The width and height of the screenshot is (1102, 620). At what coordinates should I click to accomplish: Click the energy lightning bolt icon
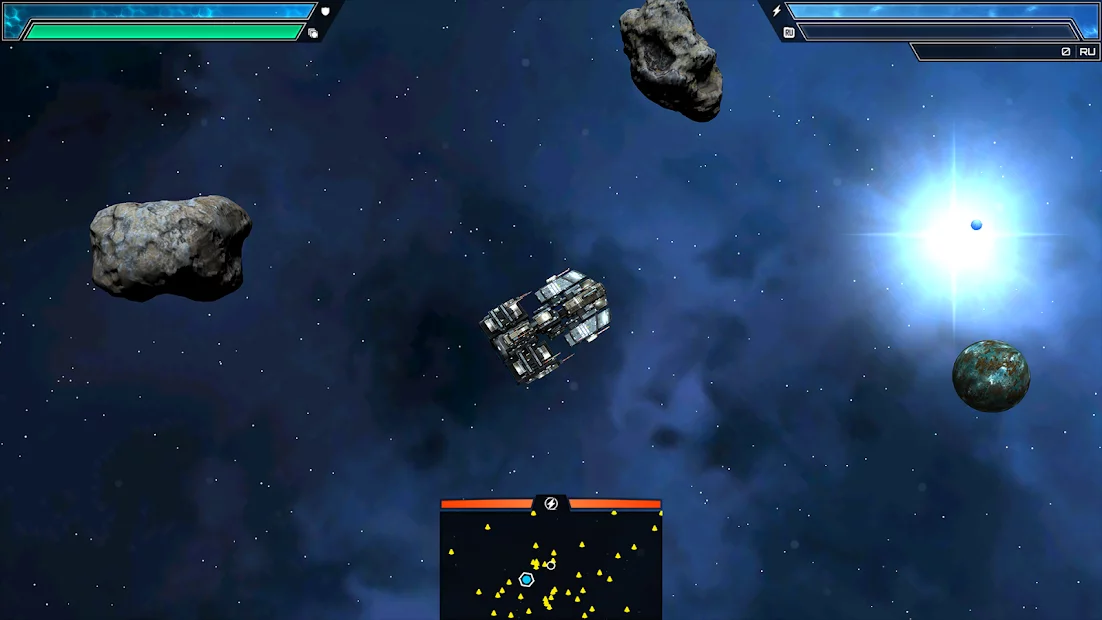(x=776, y=11)
